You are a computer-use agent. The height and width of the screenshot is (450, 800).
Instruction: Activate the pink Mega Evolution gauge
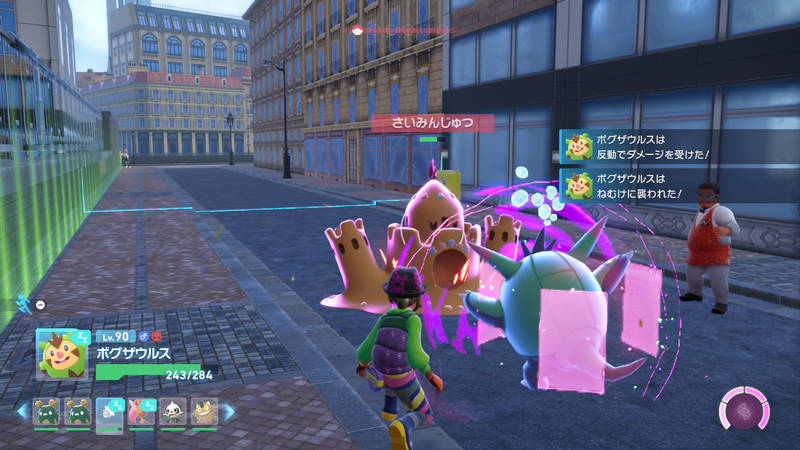743,410
